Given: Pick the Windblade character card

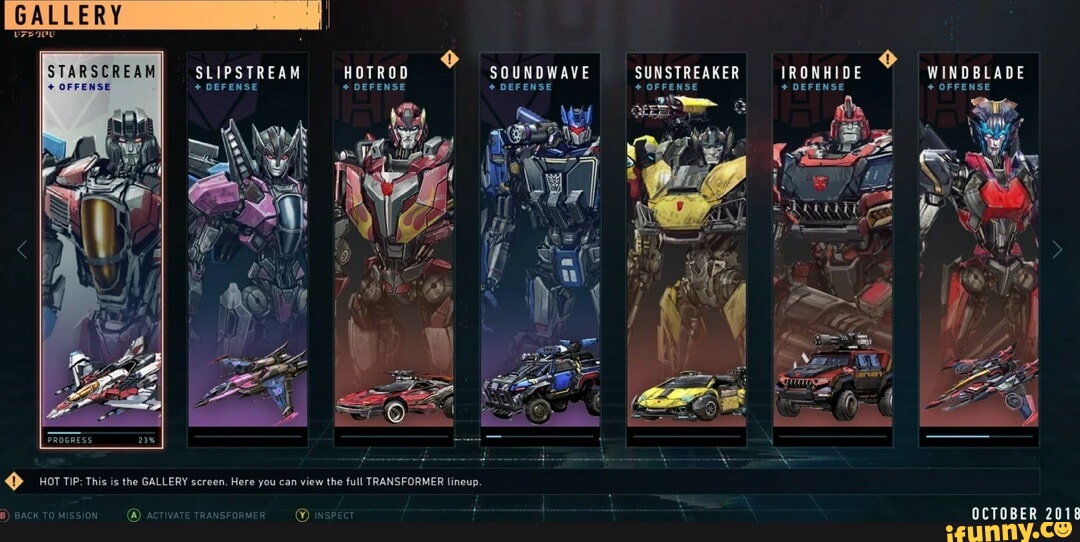Looking at the screenshot, I should click(x=978, y=250).
